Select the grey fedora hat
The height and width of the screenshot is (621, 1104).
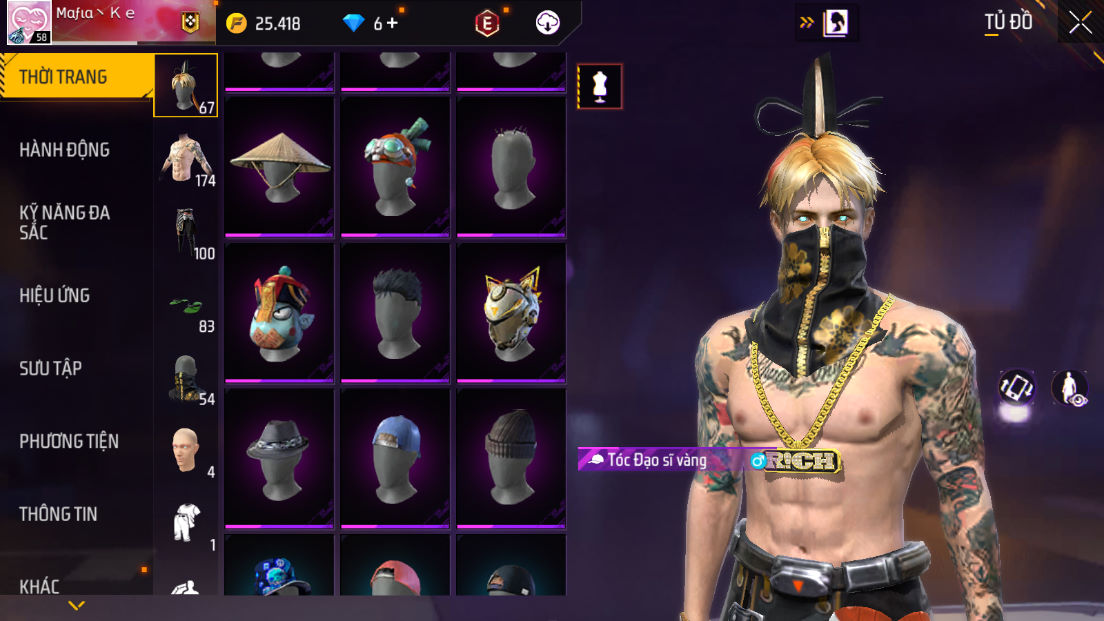click(x=280, y=457)
